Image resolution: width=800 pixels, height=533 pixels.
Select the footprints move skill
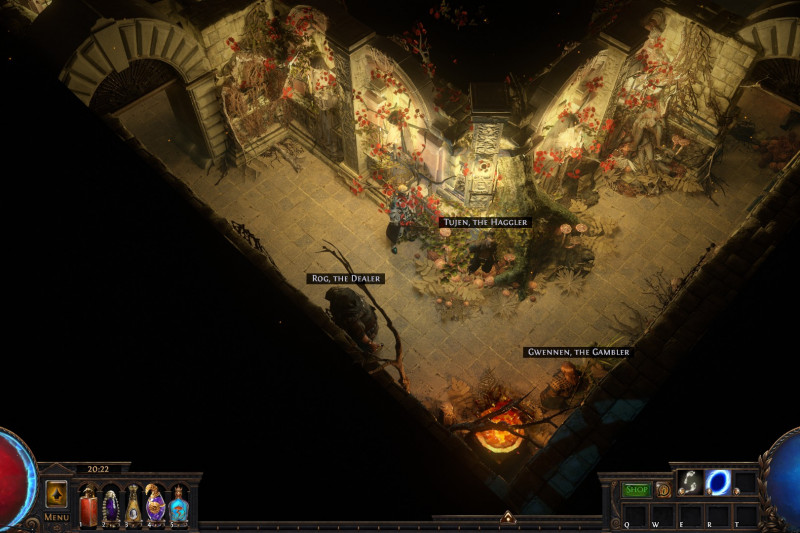pos(690,483)
